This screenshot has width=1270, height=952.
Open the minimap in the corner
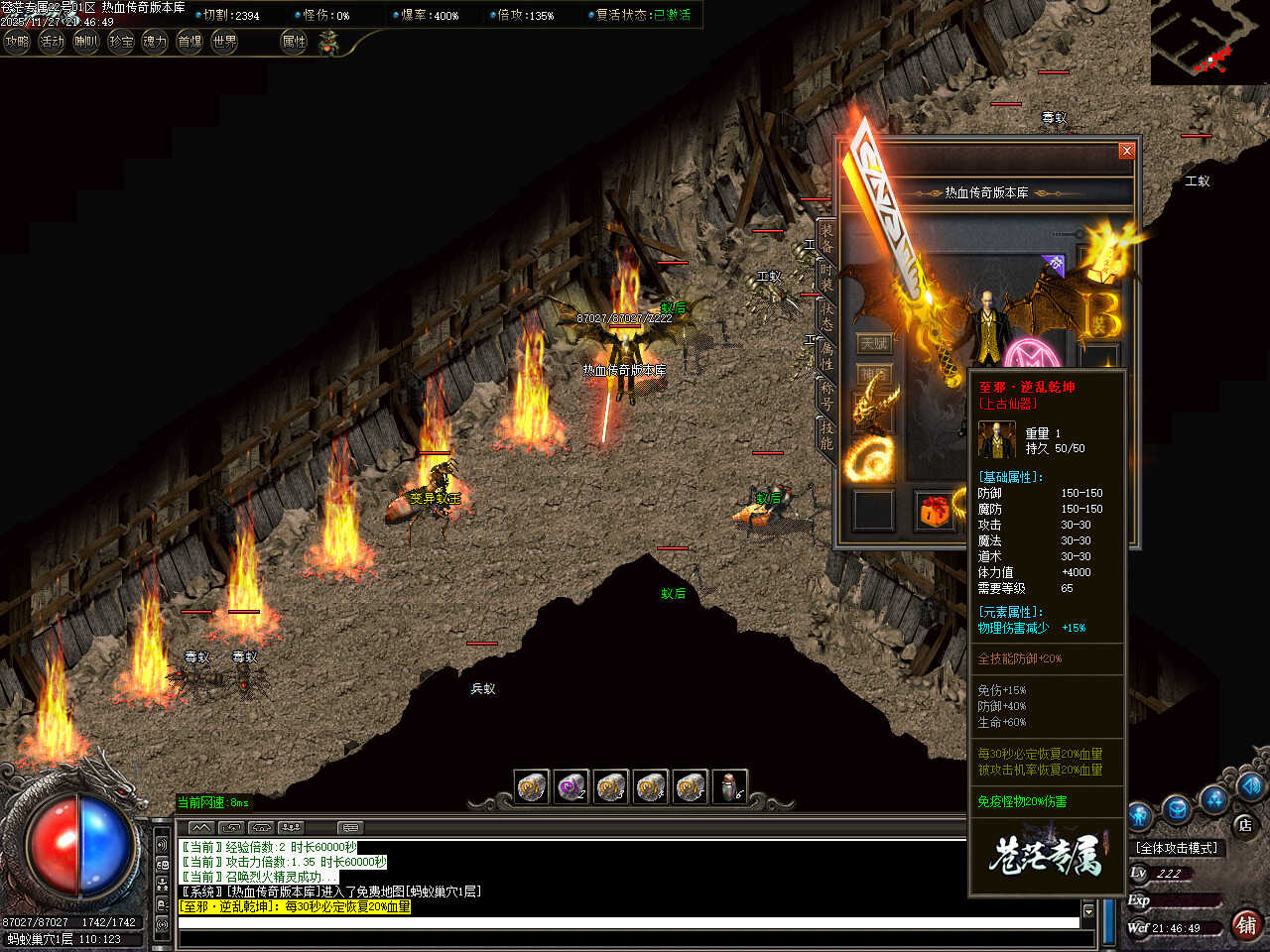coord(1209,42)
